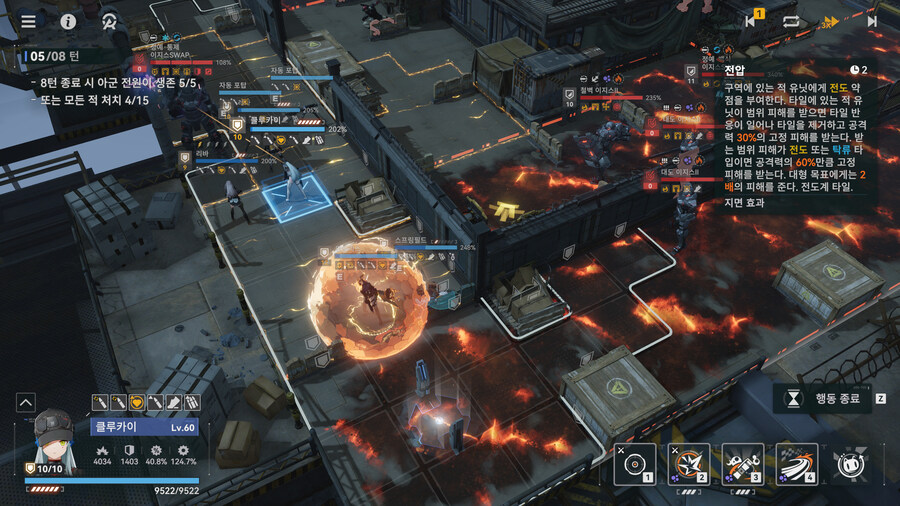End the action with 행동 종료
The height and width of the screenshot is (506, 900).
pos(823,398)
